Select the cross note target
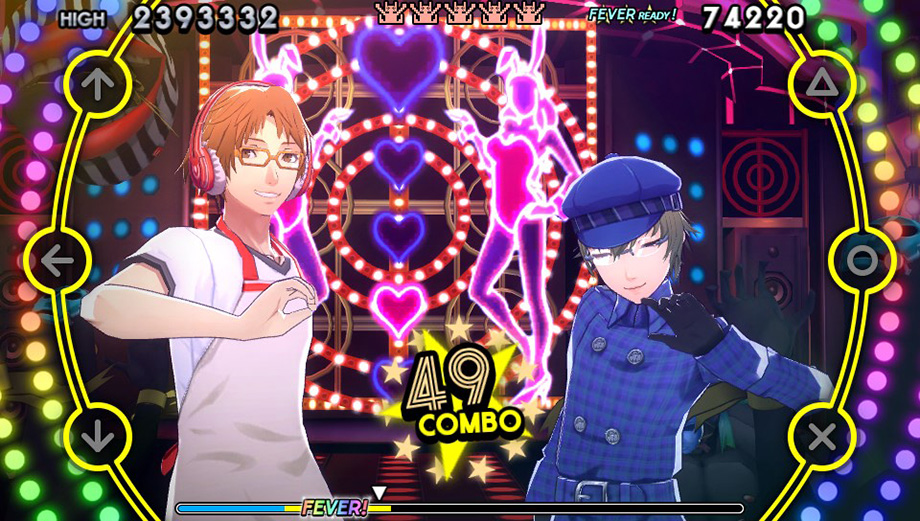The image size is (920, 521). (x=822, y=436)
